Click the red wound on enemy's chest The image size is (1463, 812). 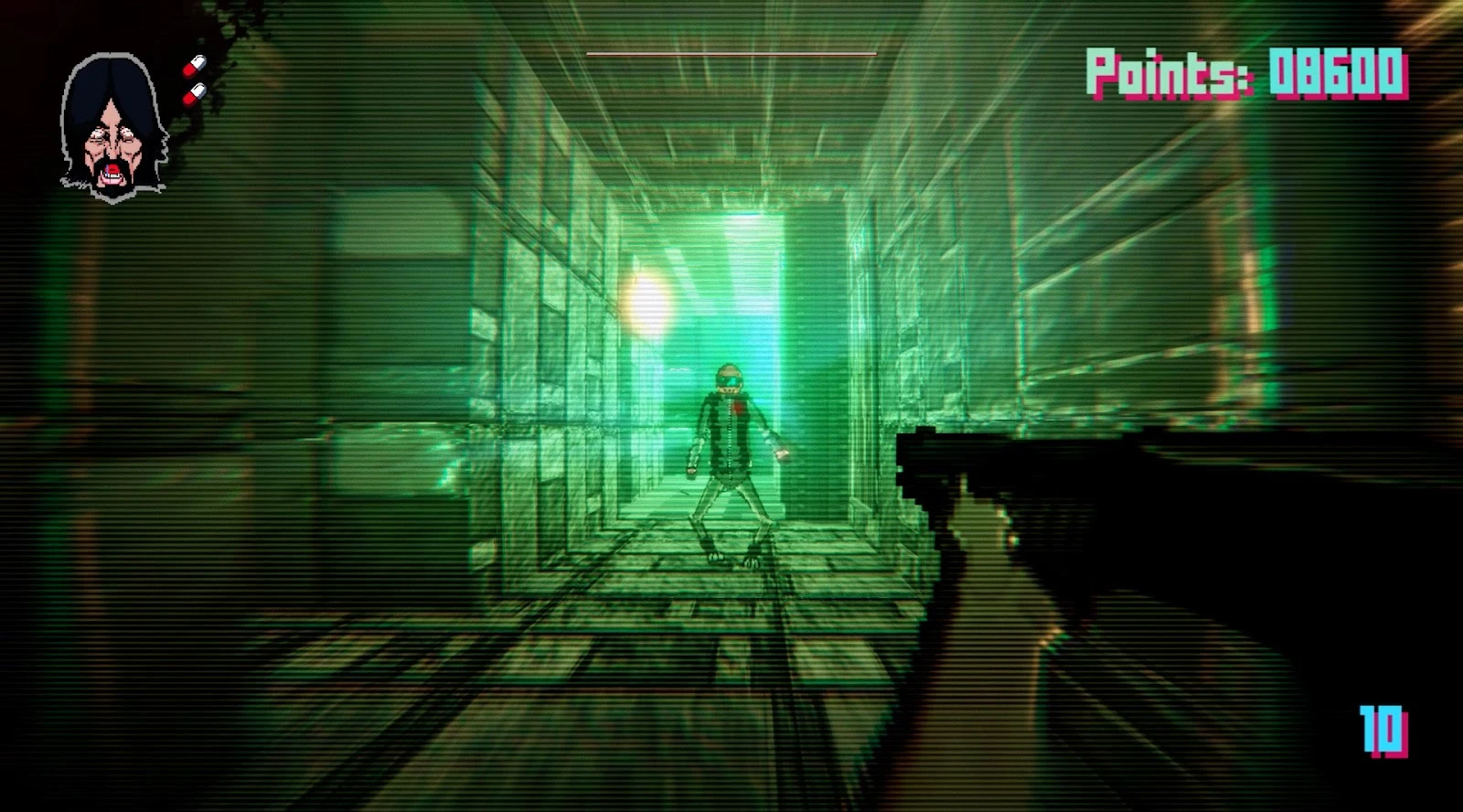739,406
